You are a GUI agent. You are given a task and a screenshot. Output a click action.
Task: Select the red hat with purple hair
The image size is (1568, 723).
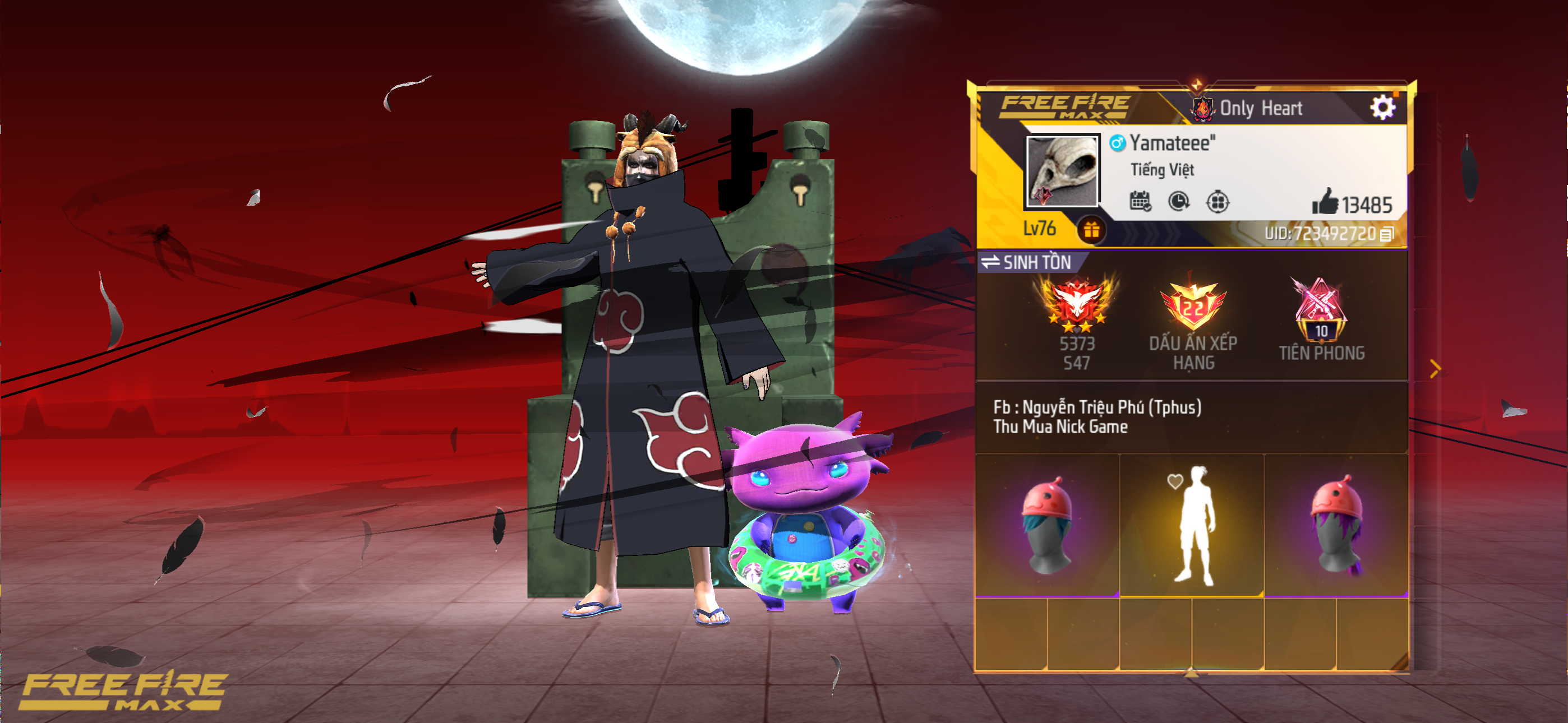[1336, 525]
